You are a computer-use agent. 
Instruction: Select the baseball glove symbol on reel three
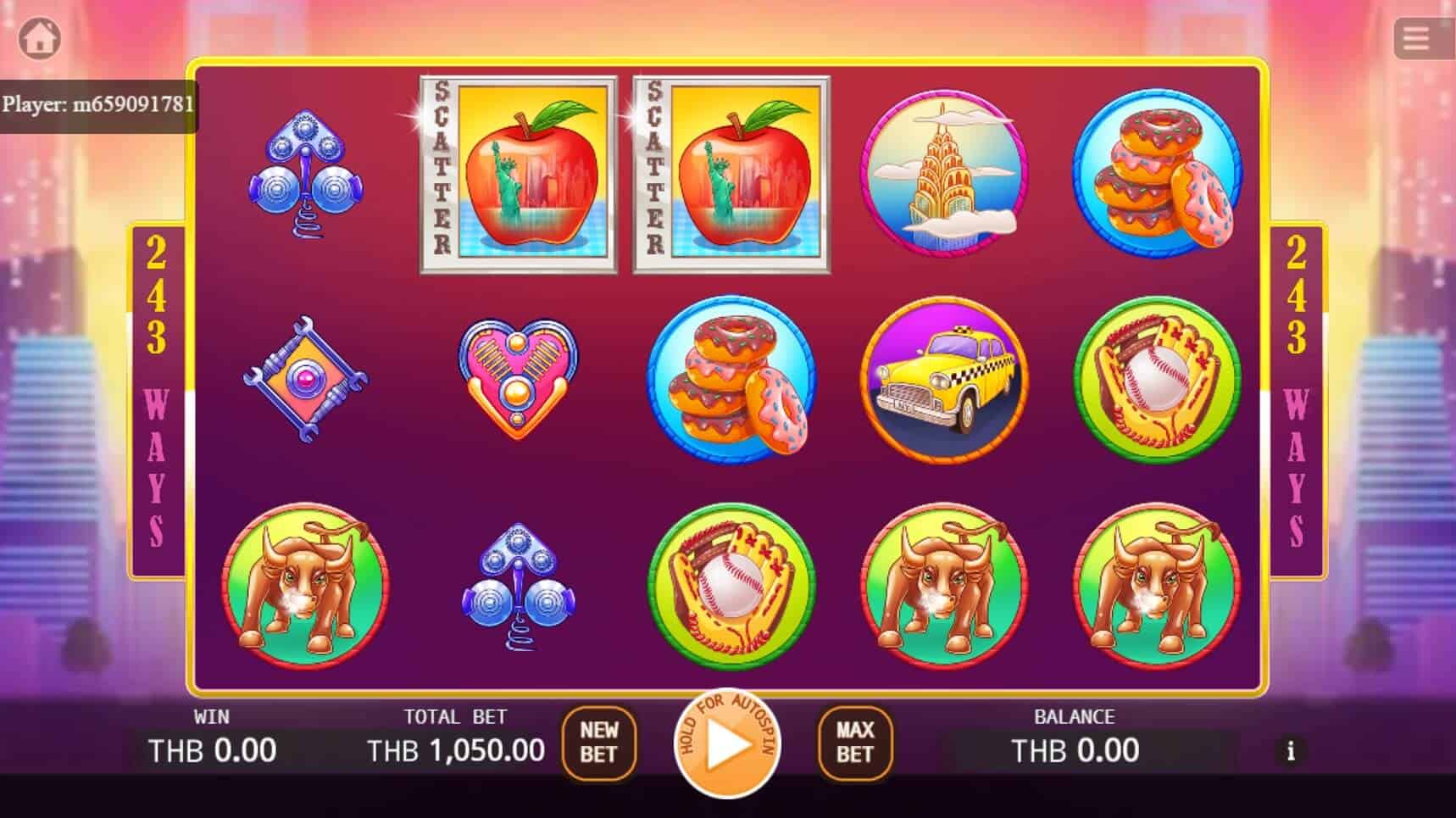[x=731, y=583]
